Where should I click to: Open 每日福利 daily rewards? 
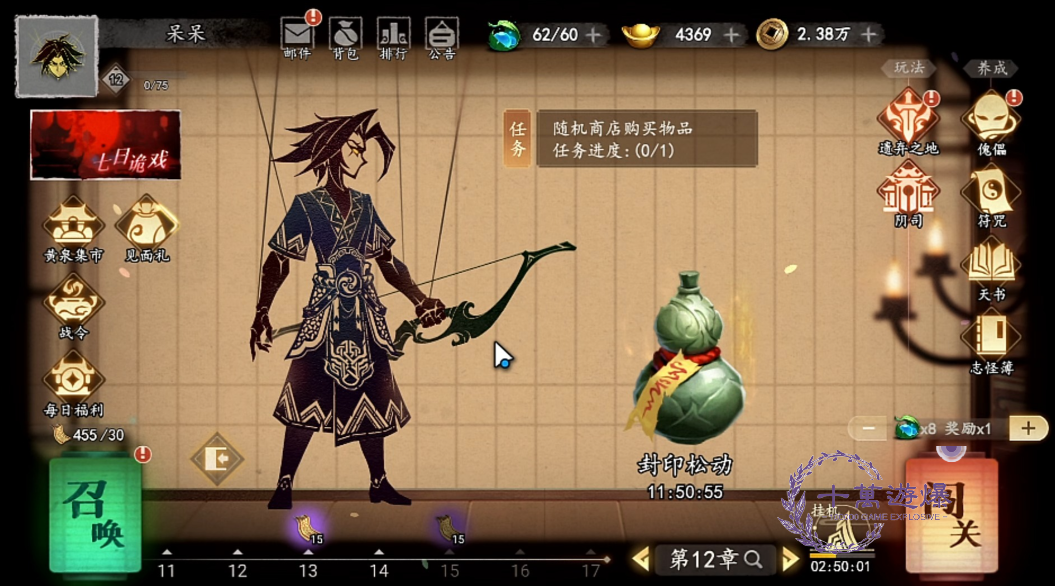(x=73, y=381)
